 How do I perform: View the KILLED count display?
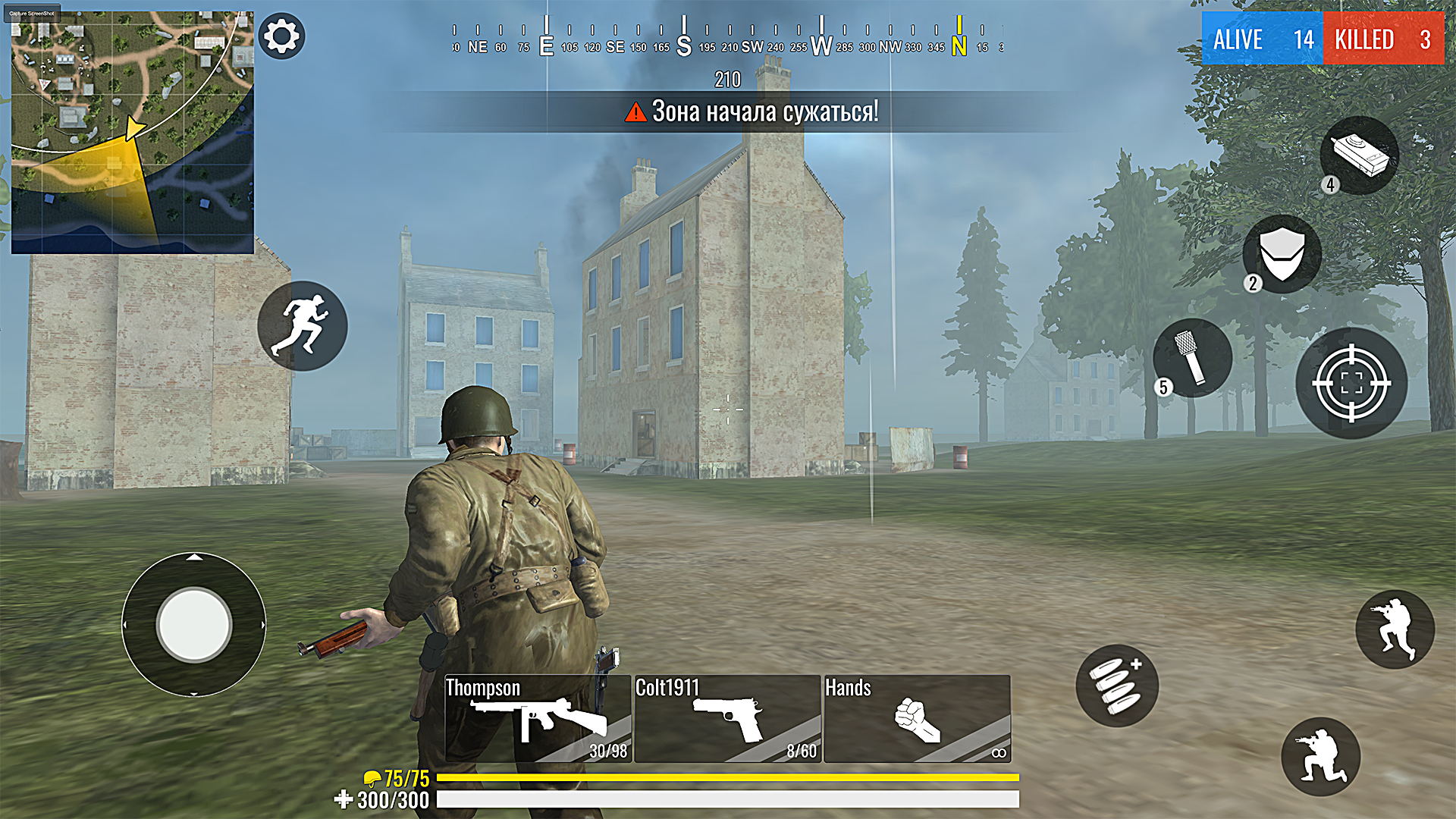pos(1382,39)
